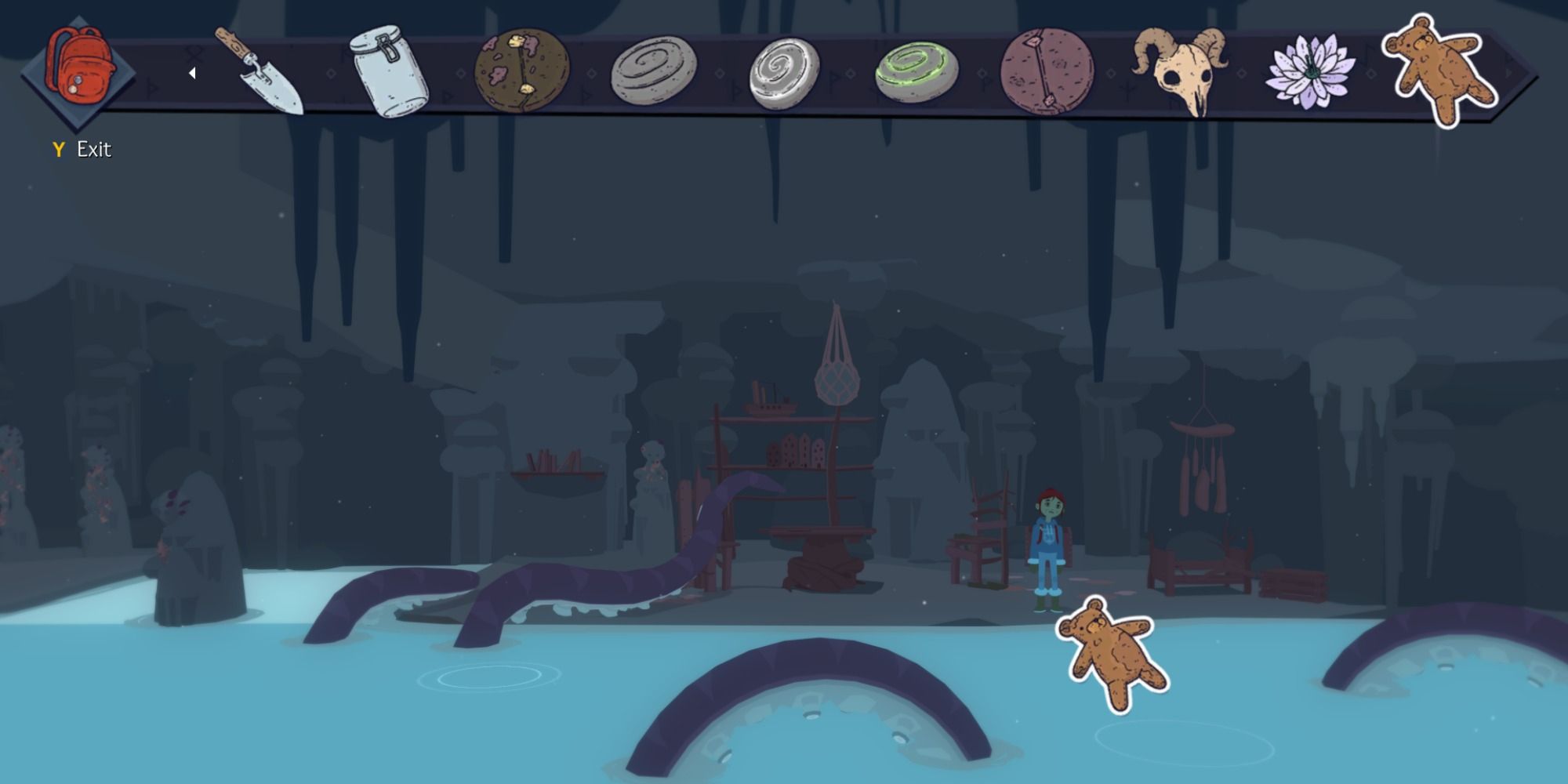Select the horned ram skull

[1184, 71]
